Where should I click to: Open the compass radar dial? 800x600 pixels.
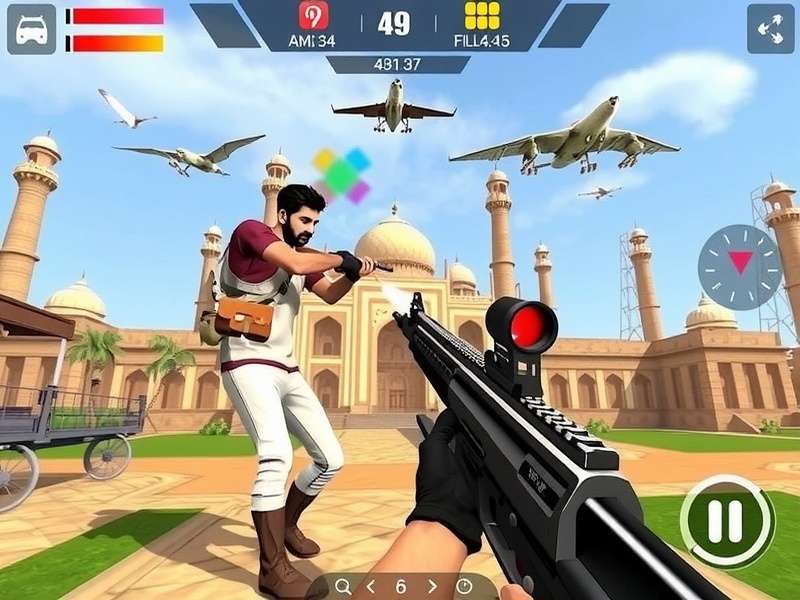coord(740,266)
